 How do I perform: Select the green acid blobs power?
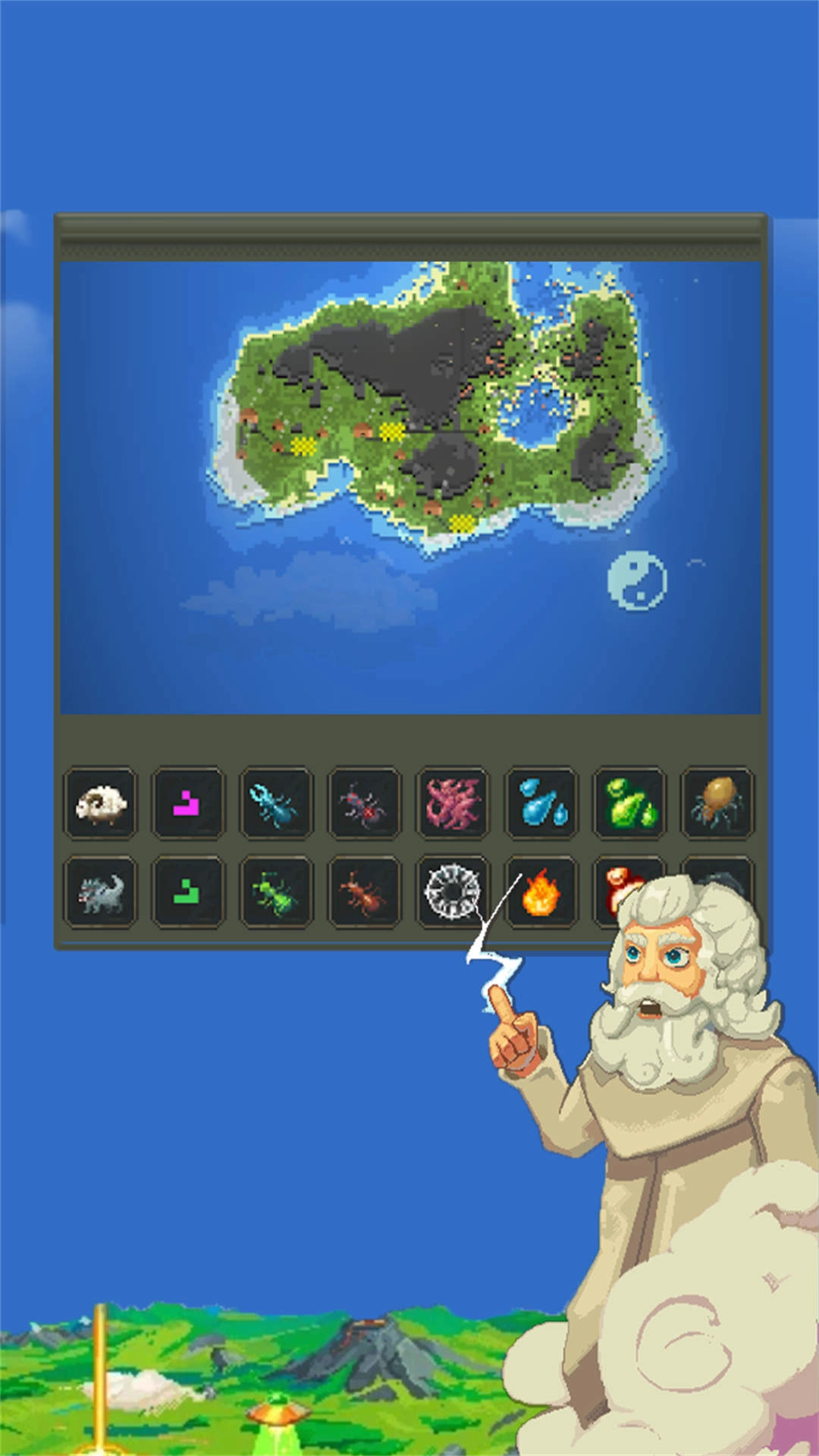[x=629, y=804]
